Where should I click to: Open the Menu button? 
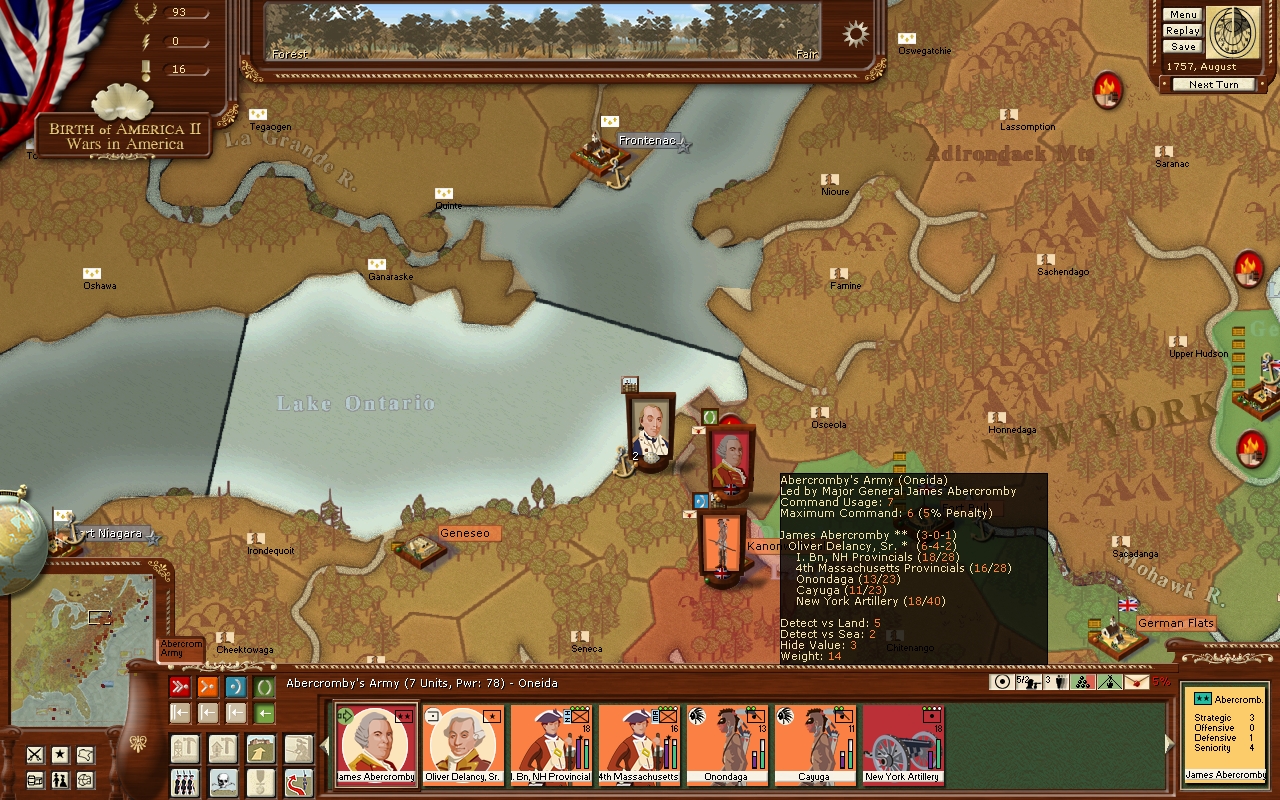click(x=1182, y=15)
